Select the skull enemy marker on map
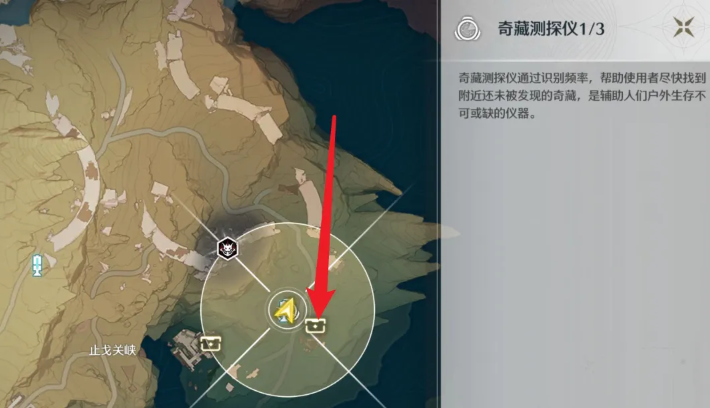Screen dimensions: 710x408 click(x=228, y=247)
